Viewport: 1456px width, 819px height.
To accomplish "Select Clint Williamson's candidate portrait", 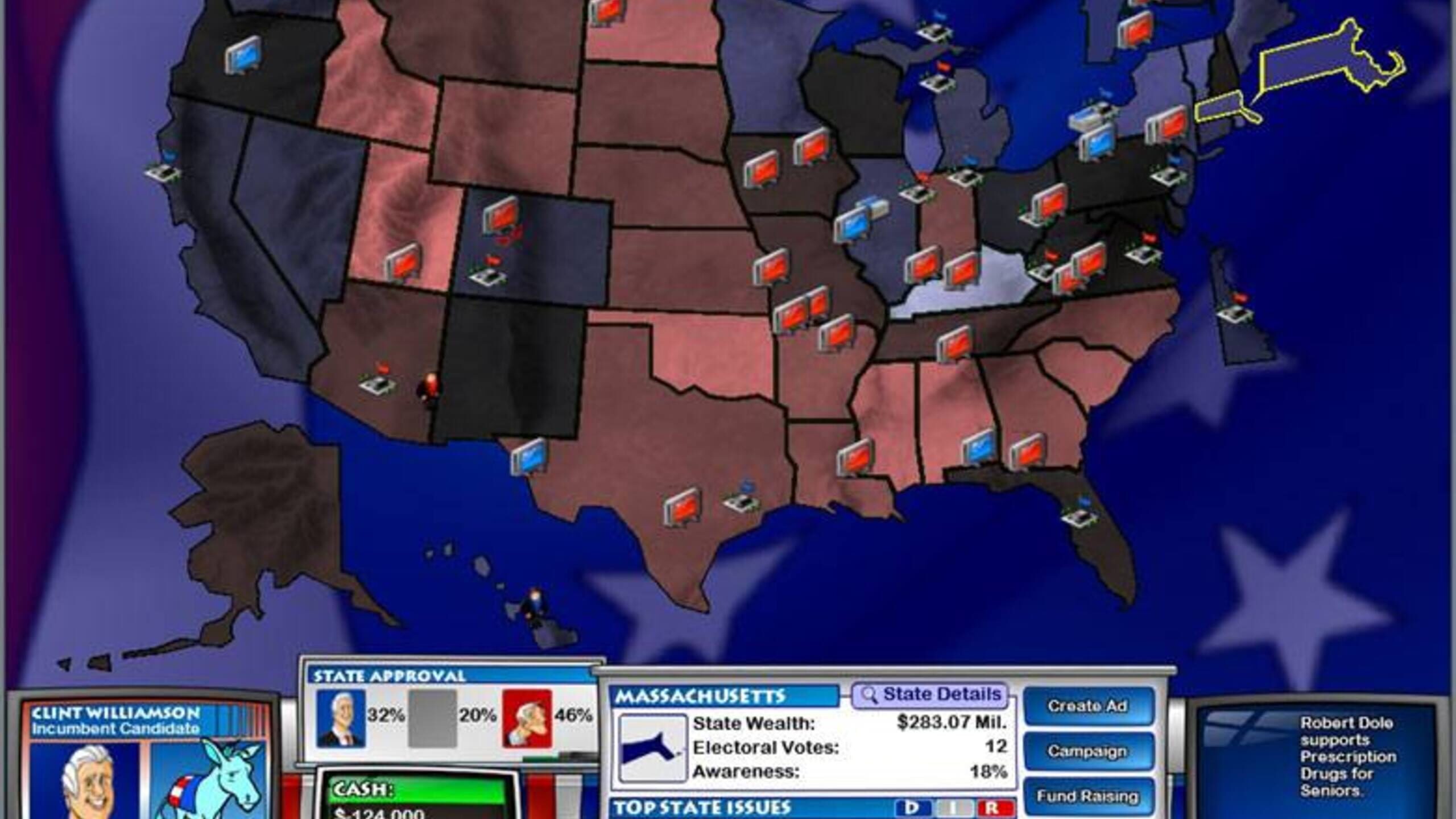I will click(x=85, y=779).
